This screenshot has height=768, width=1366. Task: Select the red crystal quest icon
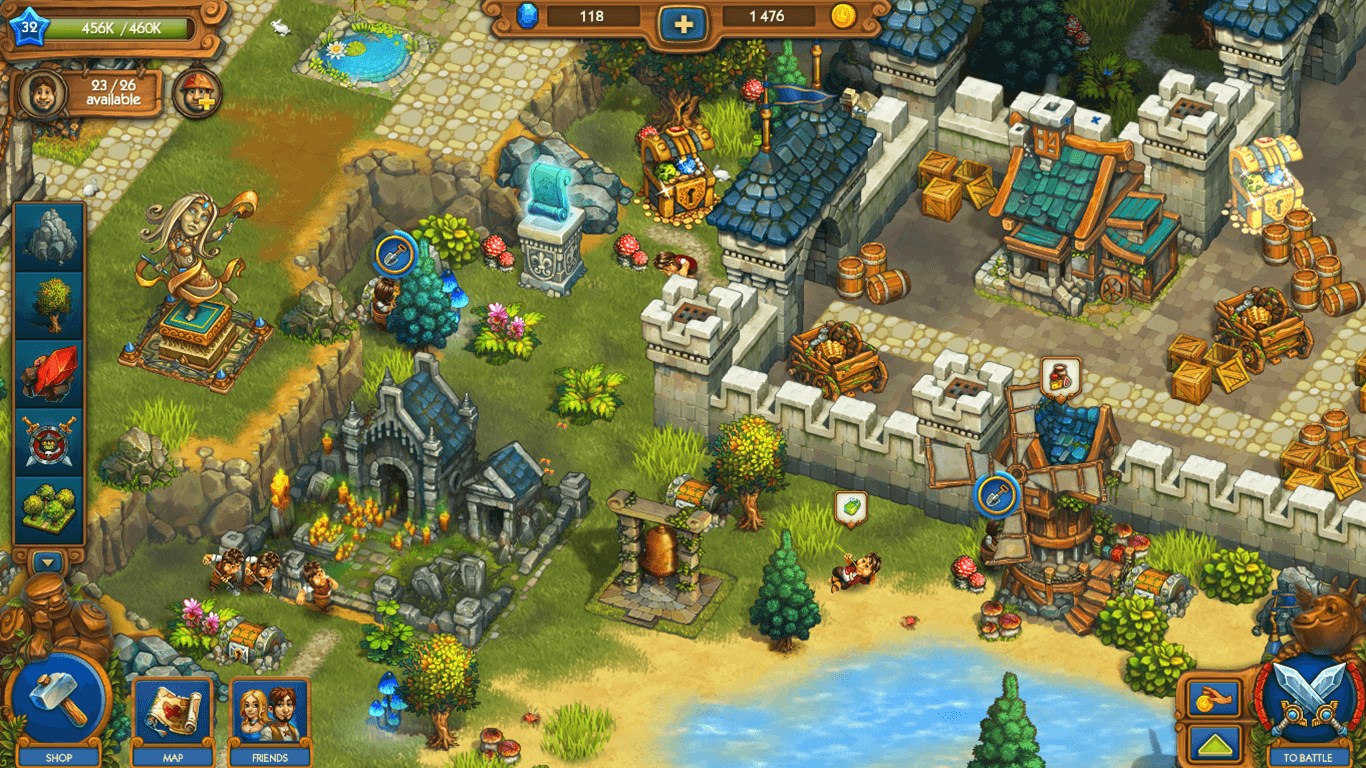pos(49,372)
